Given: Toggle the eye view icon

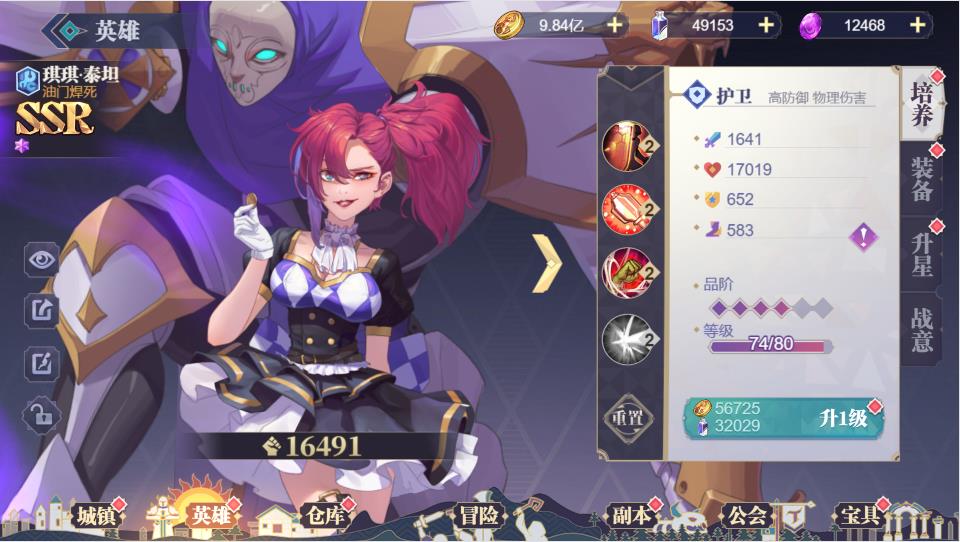Looking at the screenshot, I should coord(42,260).
